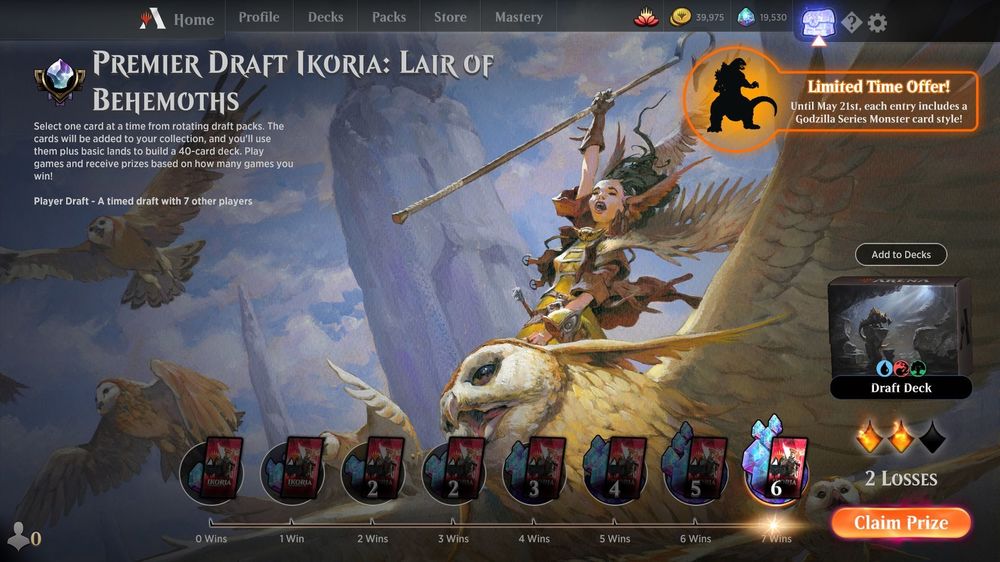Claim the draft prize

click(901, 522)
